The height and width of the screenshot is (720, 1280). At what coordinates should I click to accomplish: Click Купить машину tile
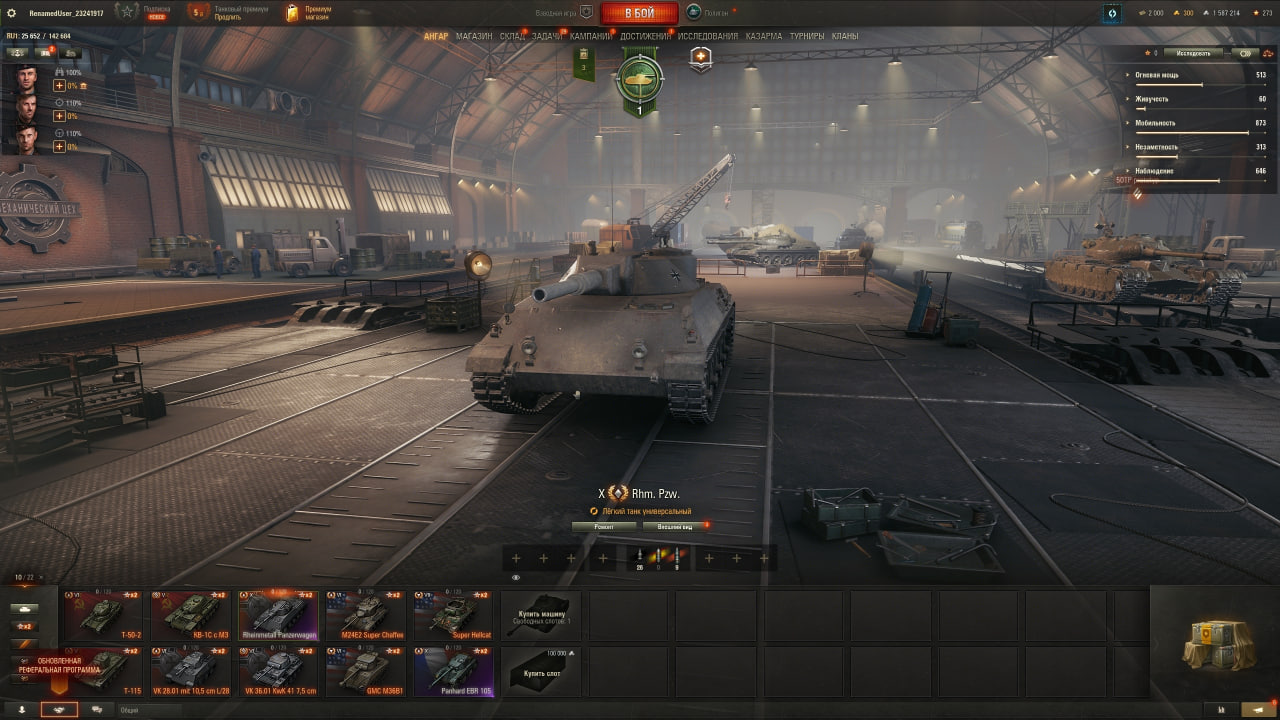541,615
